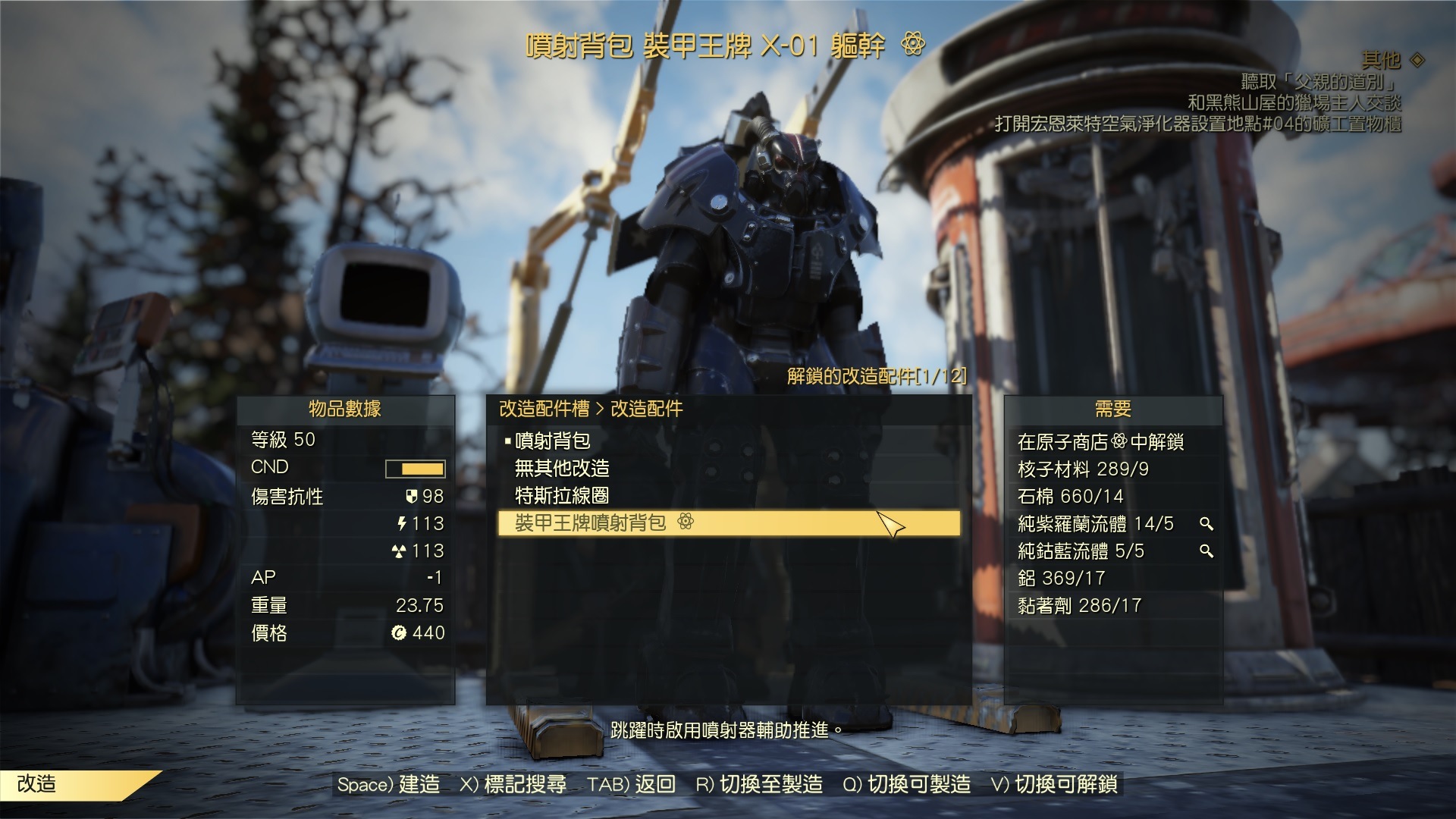1456x819 pixels.
Task: Click the caps currency icon beside 440
Action: coord(400,633)
